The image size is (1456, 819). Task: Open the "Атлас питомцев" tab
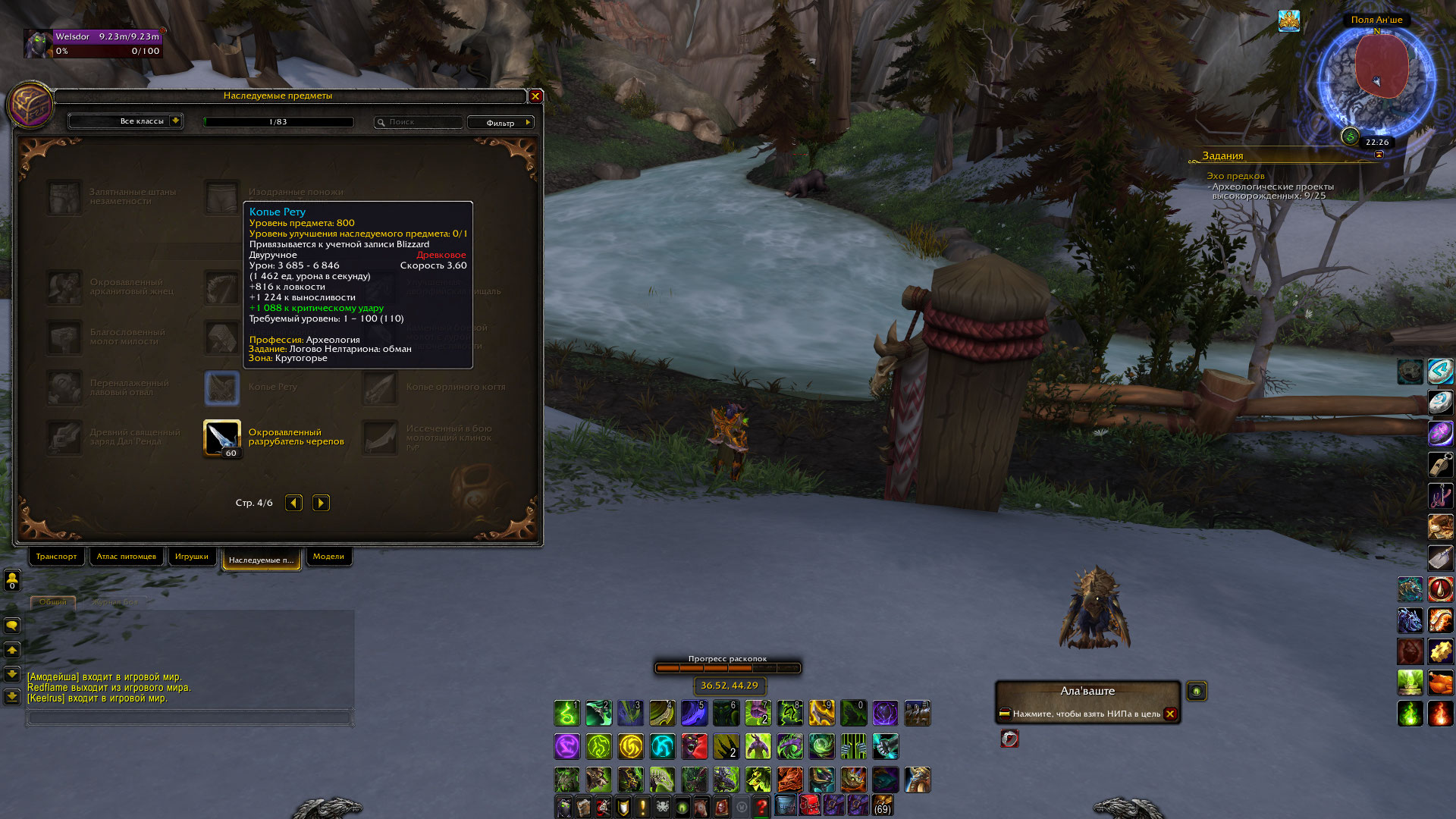[126, 557]
